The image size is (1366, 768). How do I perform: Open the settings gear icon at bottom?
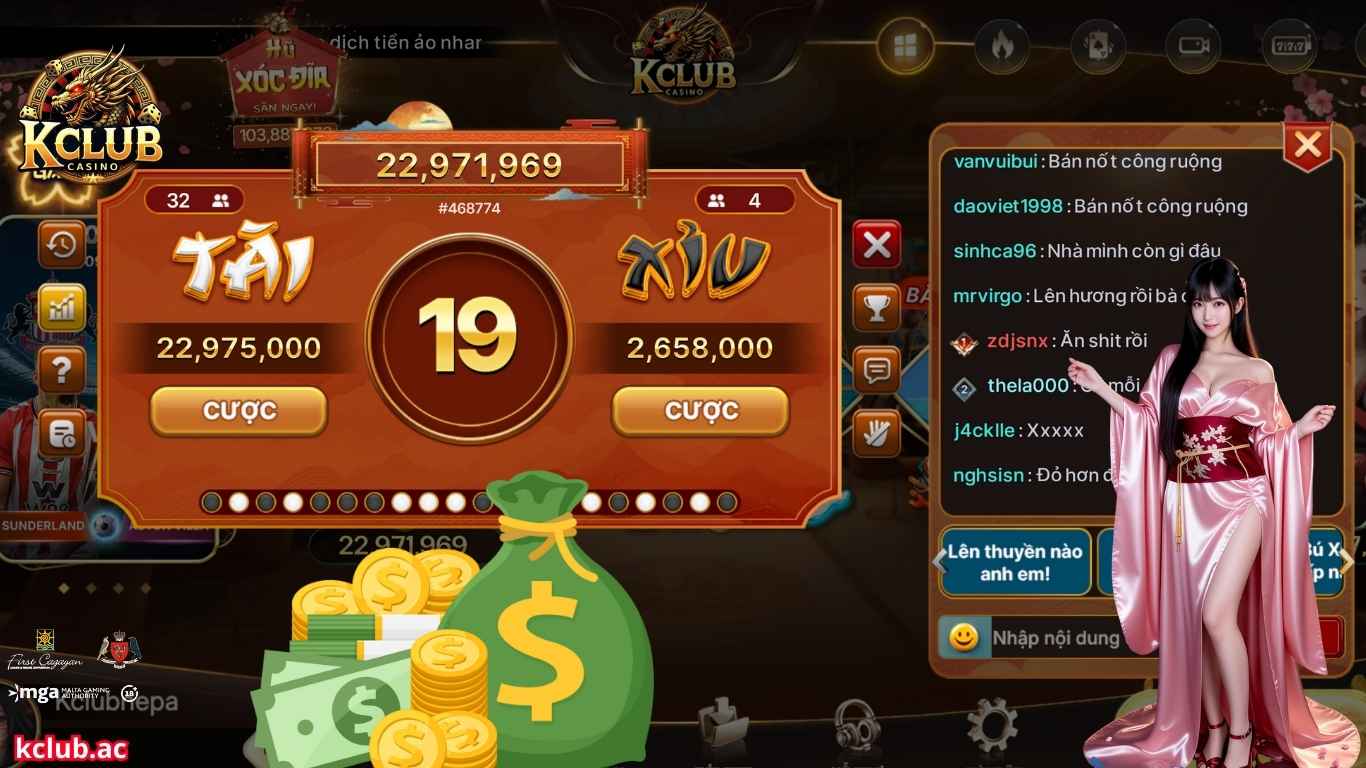coord(990,725)
